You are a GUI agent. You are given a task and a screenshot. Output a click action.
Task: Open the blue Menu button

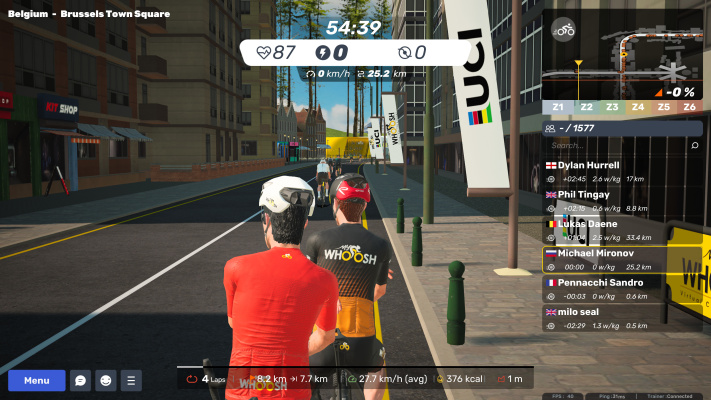[37, 381]
